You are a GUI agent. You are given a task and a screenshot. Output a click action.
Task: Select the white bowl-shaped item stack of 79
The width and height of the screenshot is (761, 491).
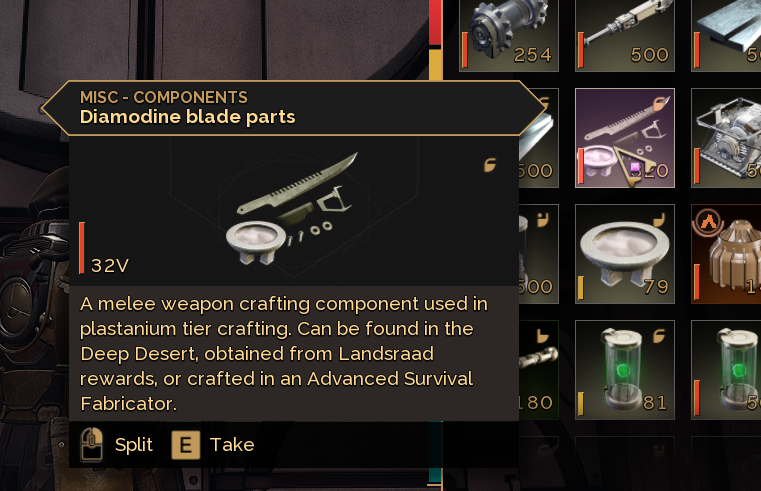coord(625,253)
